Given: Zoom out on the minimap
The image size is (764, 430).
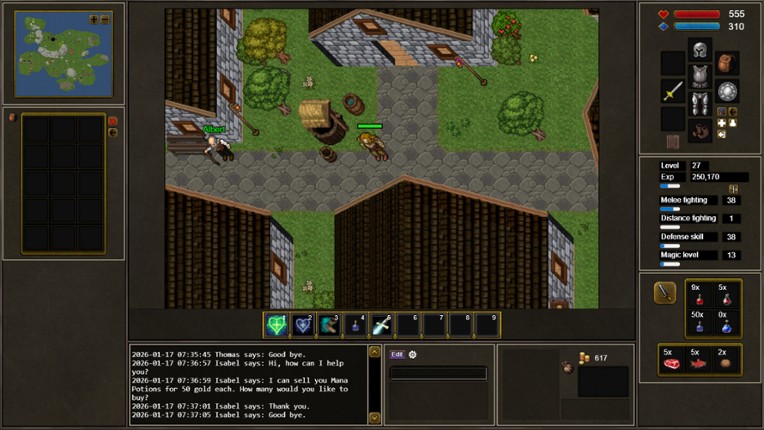Looking at the screenshot, I should pos(105,19).
